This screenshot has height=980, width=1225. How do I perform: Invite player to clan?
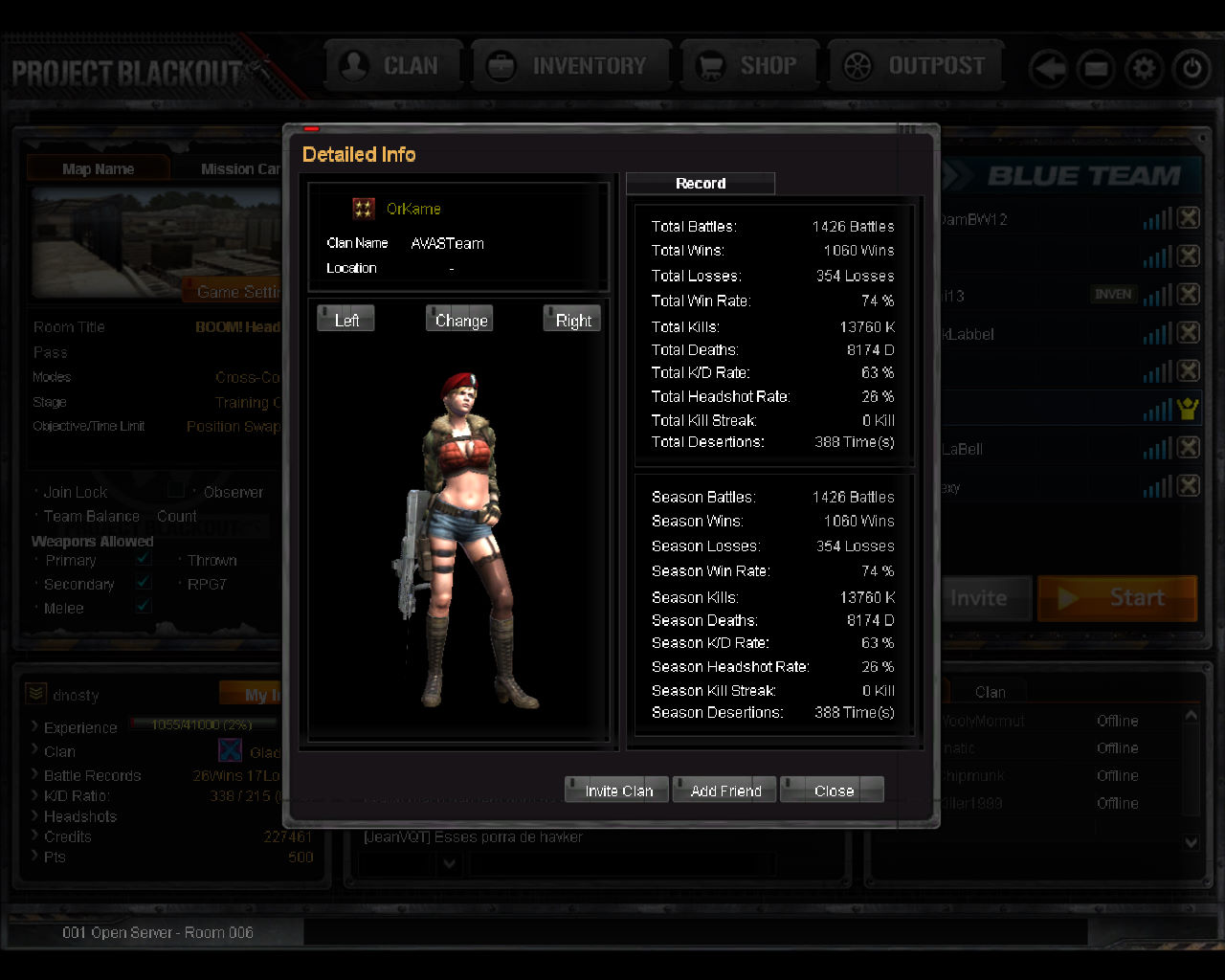617,790
